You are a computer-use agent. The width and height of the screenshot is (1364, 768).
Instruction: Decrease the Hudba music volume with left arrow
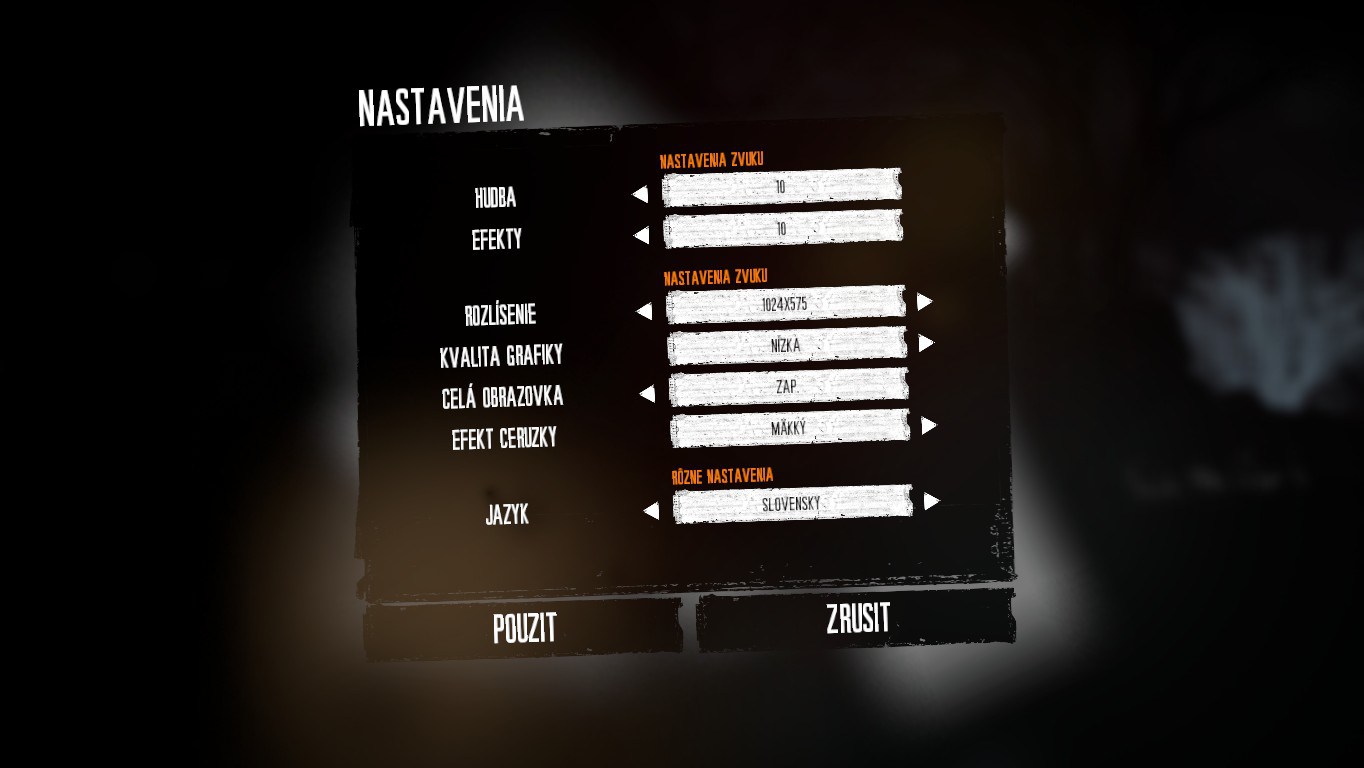[640, 195]
